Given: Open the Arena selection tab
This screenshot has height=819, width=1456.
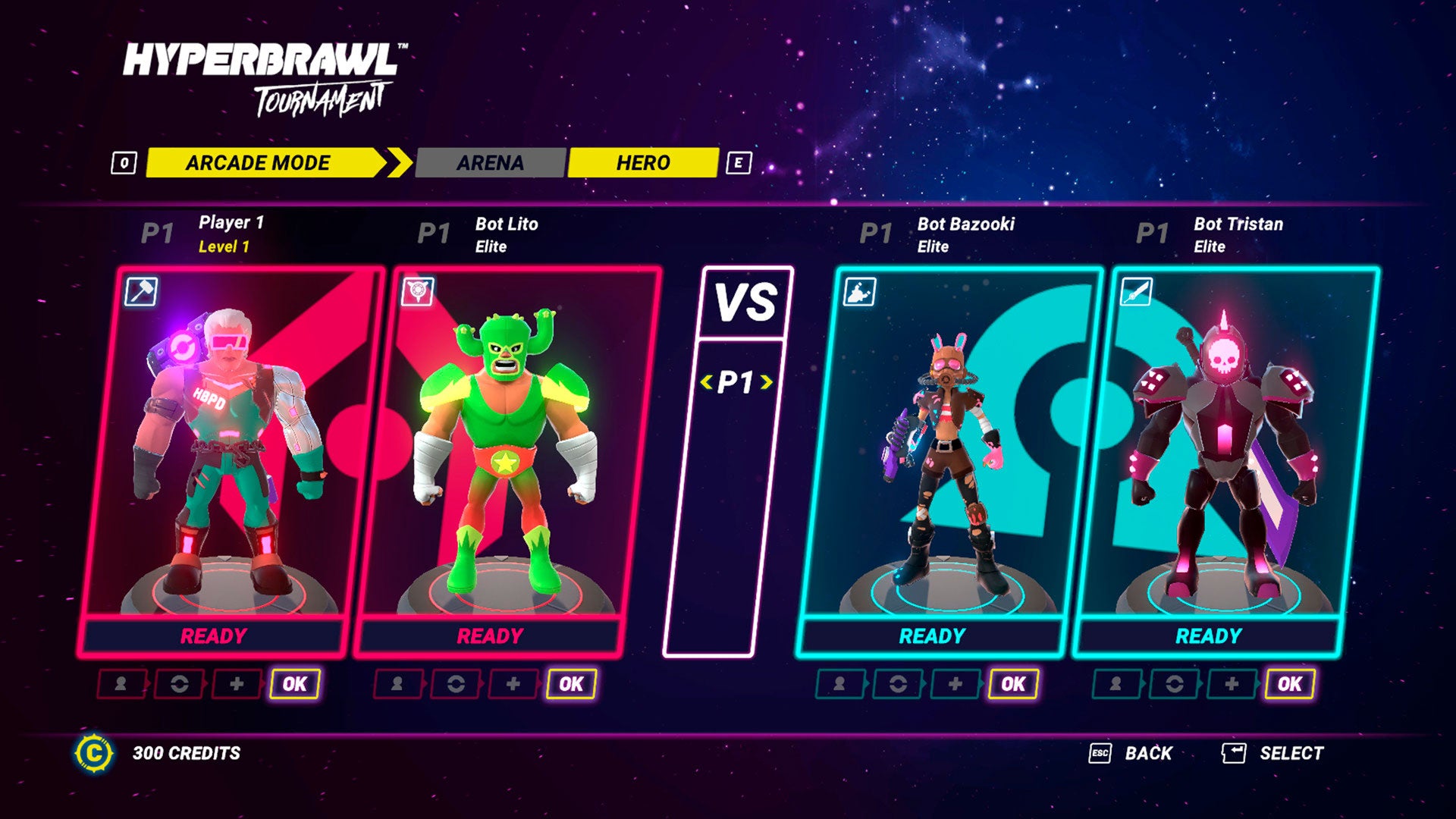Looking at the screenshot, I should [x=490, y=163].
